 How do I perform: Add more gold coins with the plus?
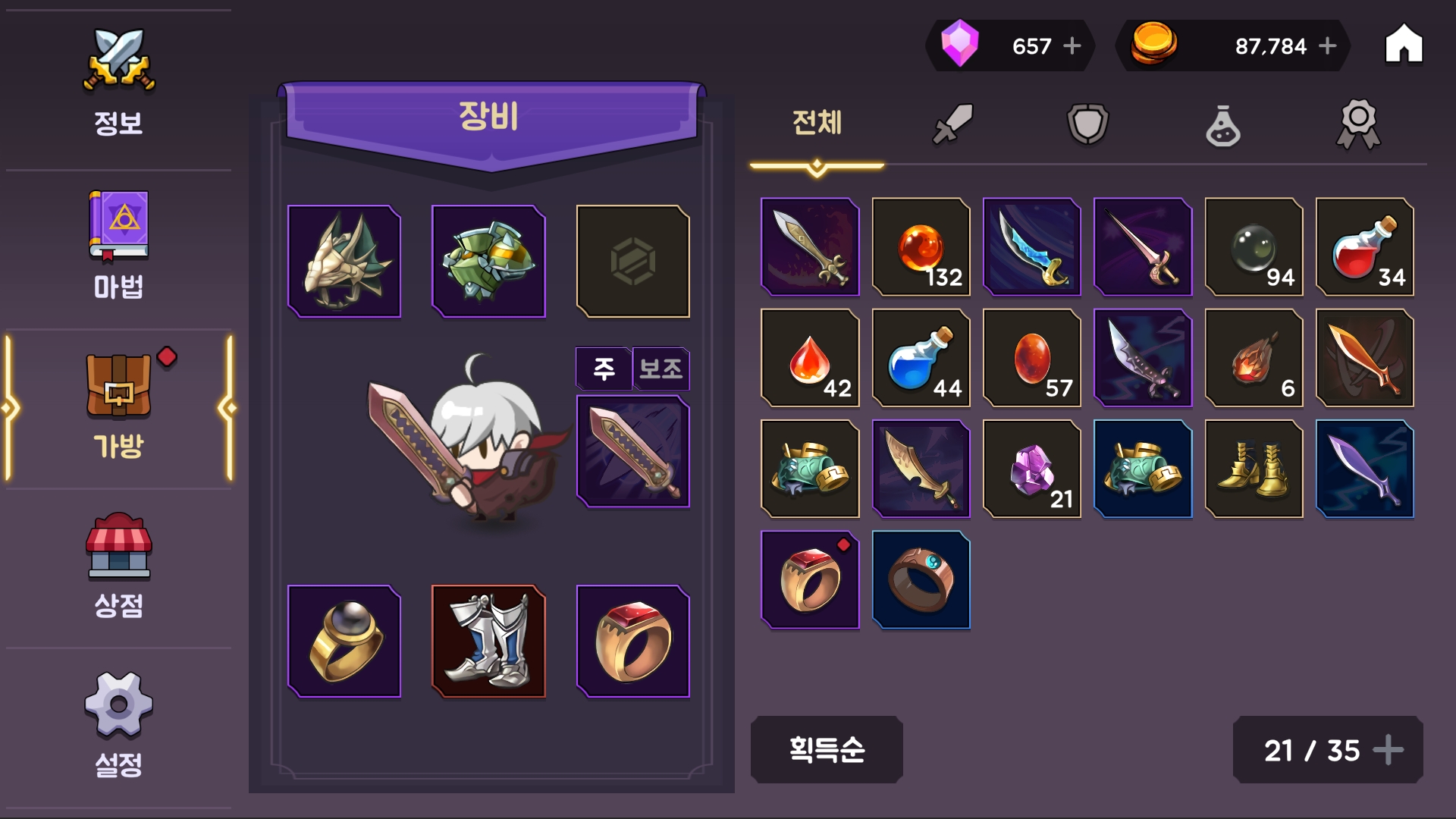tap(1328, 46)
